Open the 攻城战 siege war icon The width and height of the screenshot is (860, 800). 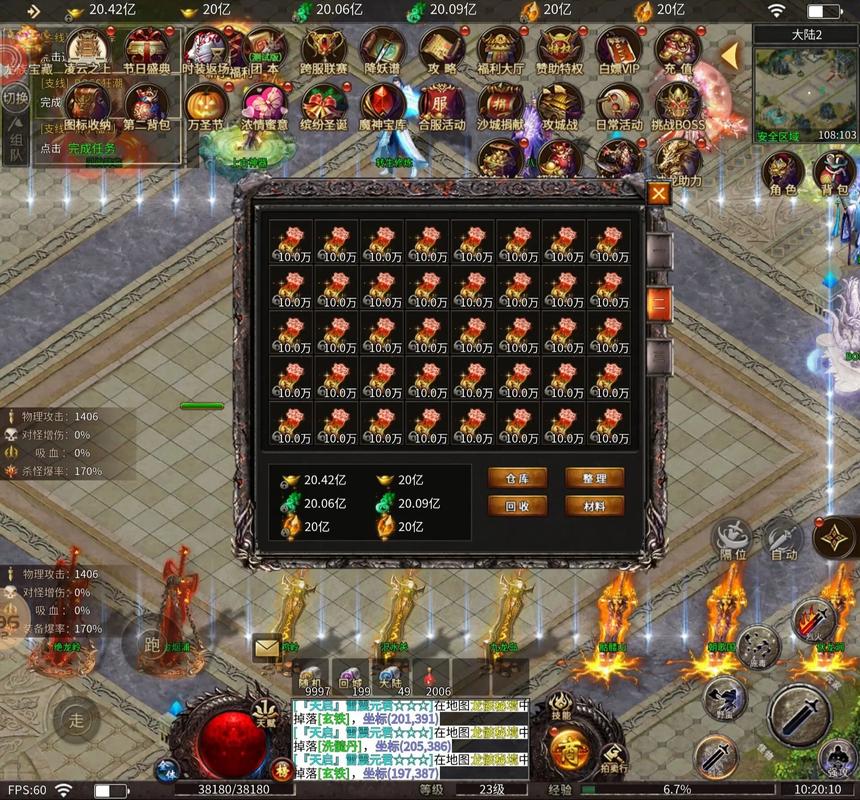pos(561,108)
